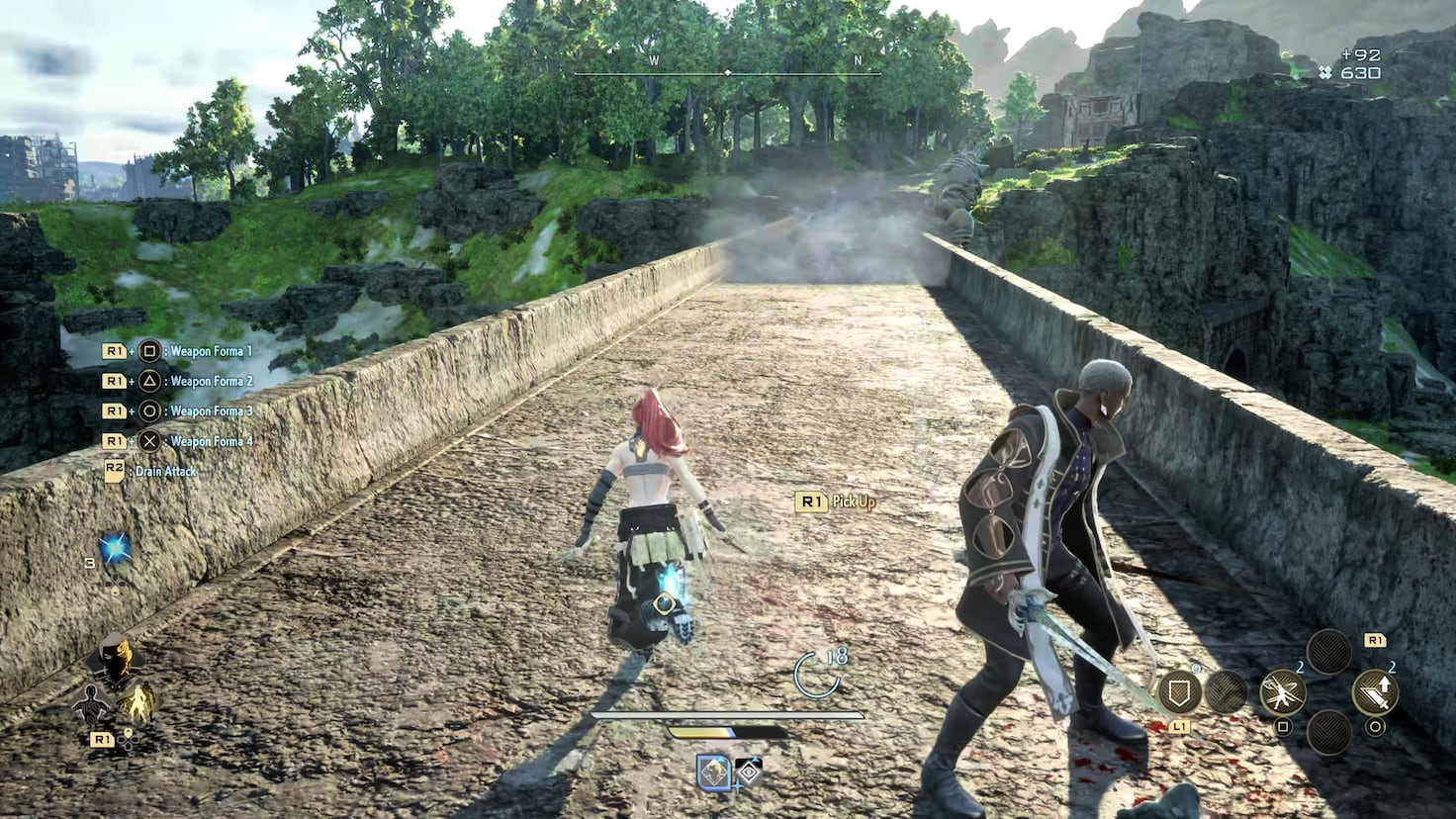Toggle the greyed skill slot beside the shield skill
The width and height of the screenshot is (1456, 819).
[x=1228, y=690]
